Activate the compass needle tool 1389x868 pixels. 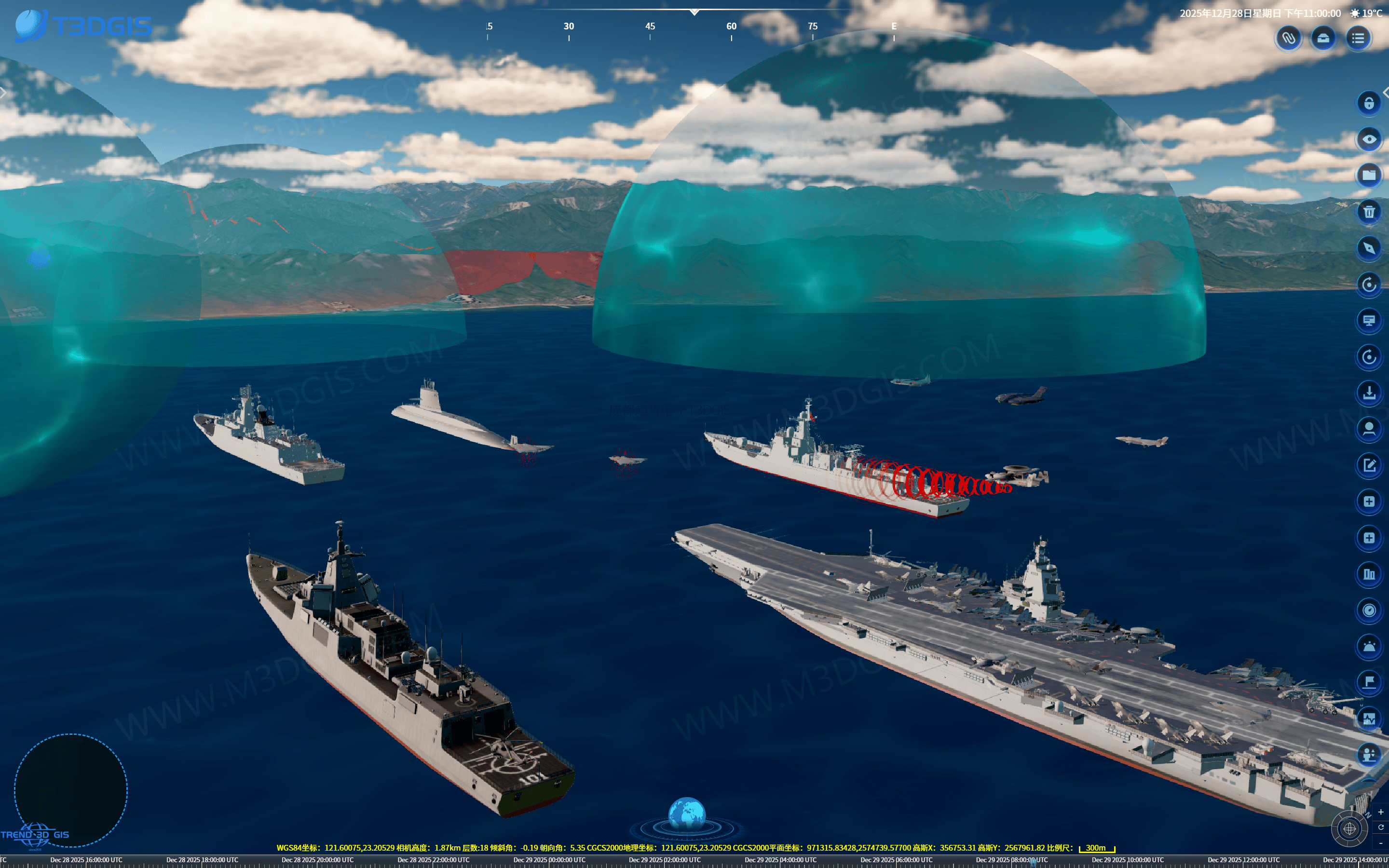[1369, 248]
